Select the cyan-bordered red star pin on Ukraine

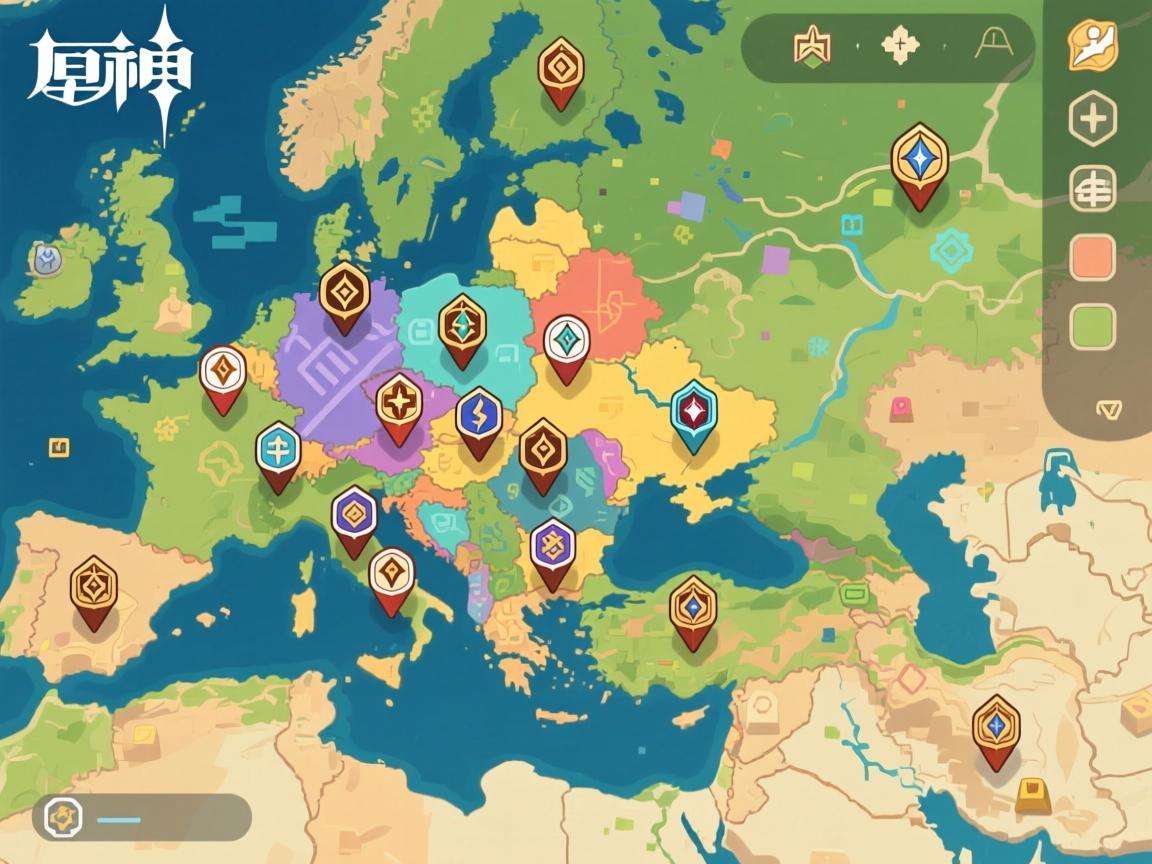point(694,411)
